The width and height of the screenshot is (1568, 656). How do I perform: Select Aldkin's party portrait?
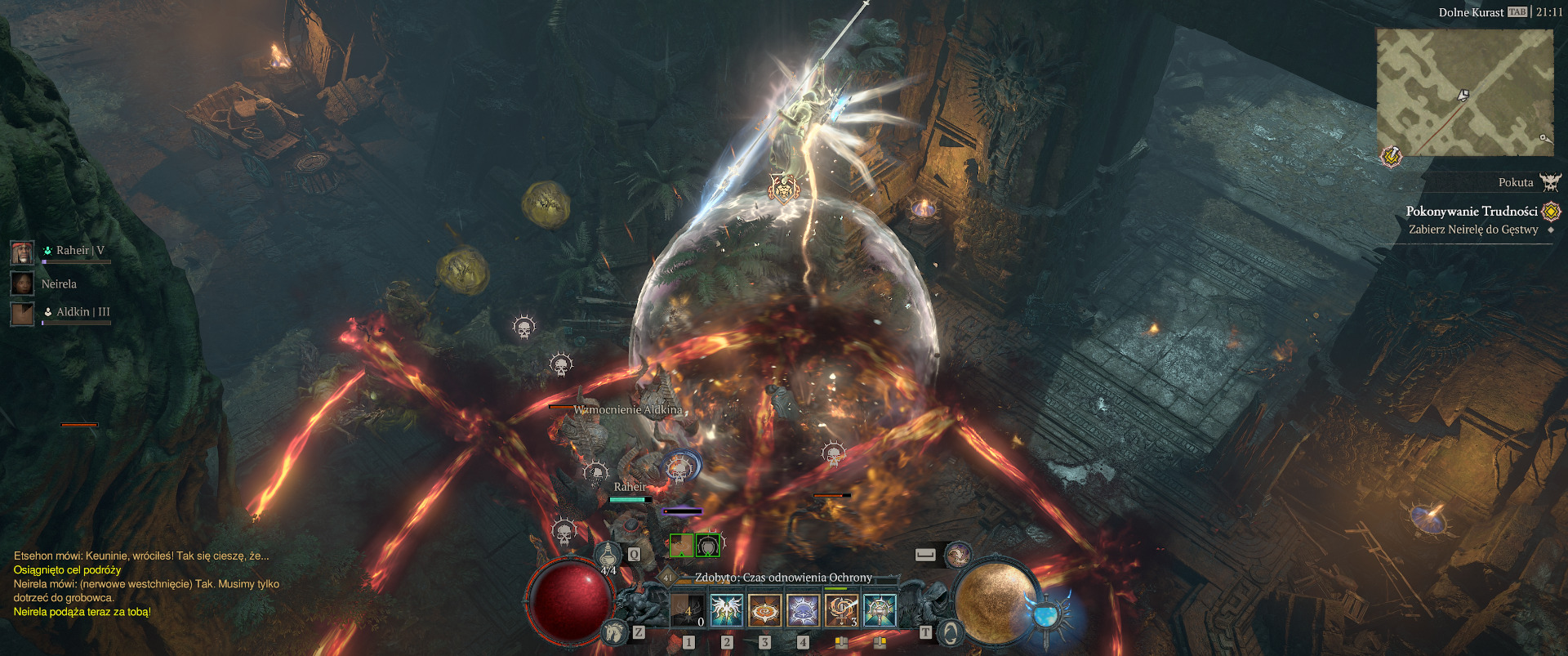(x=22, y=313)
